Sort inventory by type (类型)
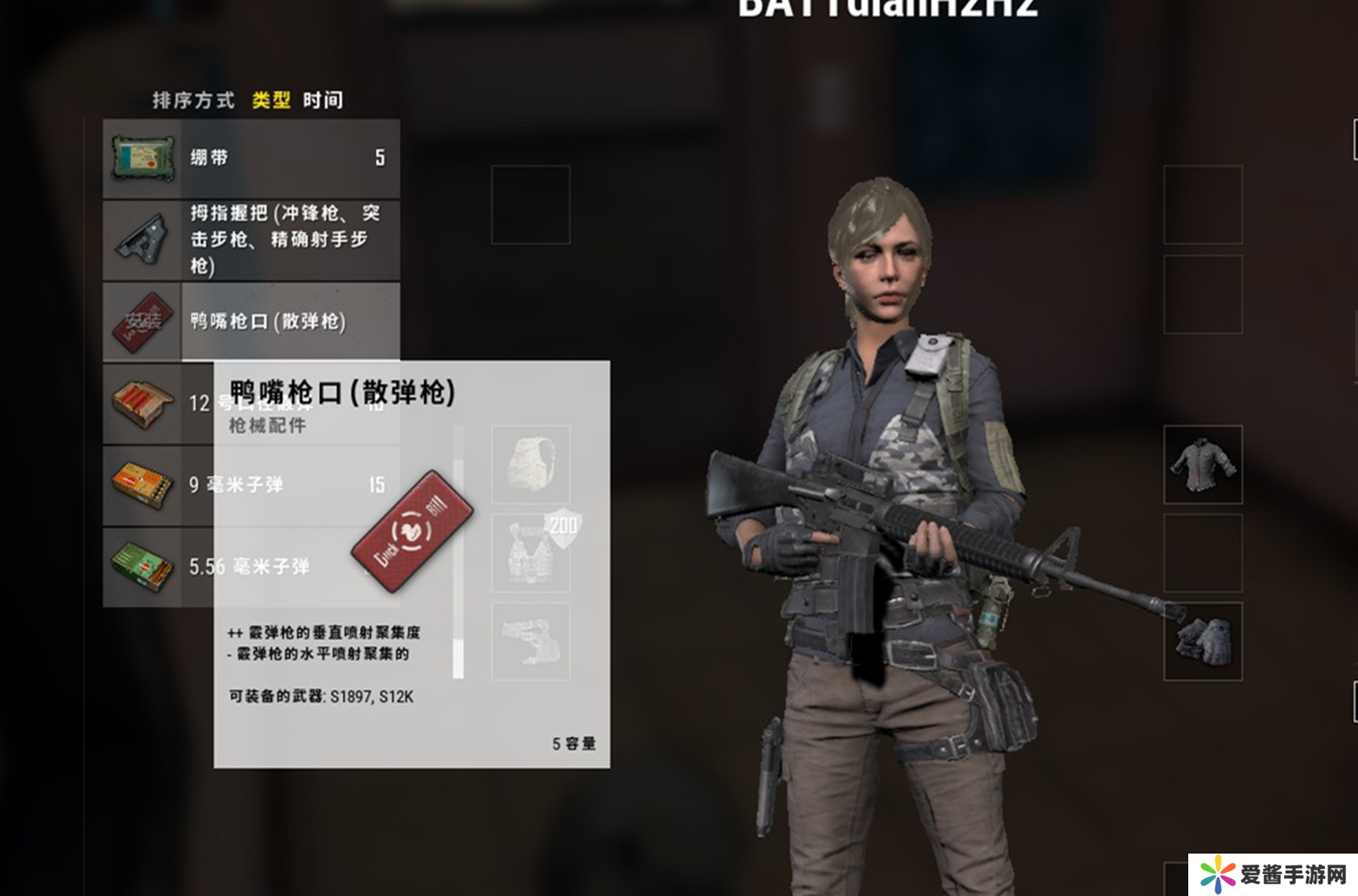 (271, 100)
